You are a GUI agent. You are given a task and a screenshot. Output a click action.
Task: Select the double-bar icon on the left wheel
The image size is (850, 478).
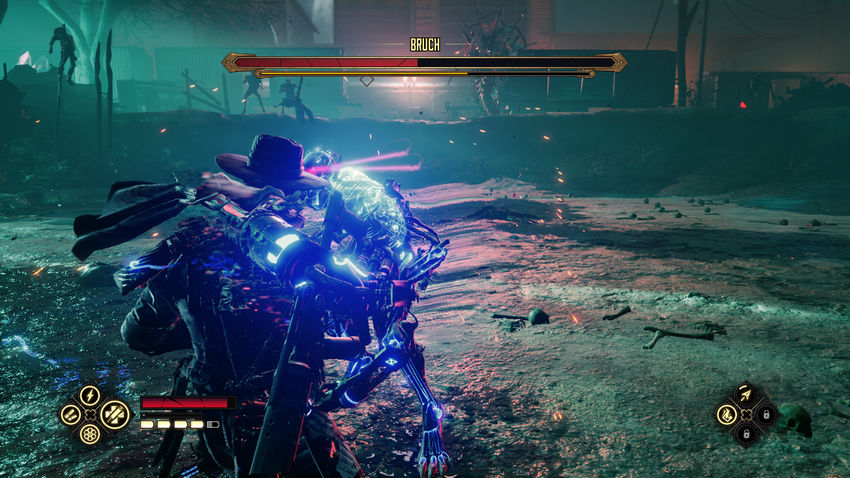coord(70,414)
